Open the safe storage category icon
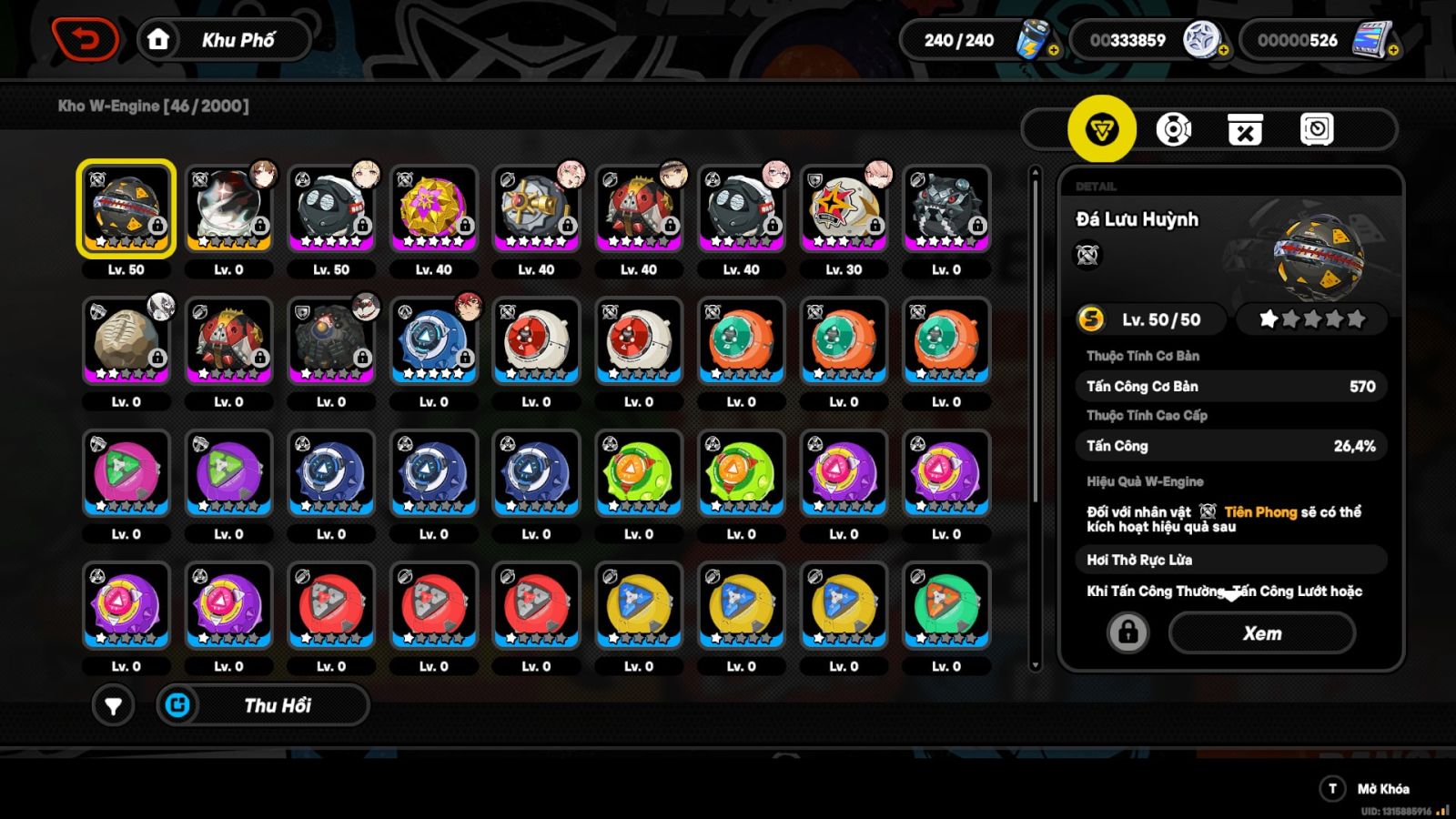 [1318, 129]
